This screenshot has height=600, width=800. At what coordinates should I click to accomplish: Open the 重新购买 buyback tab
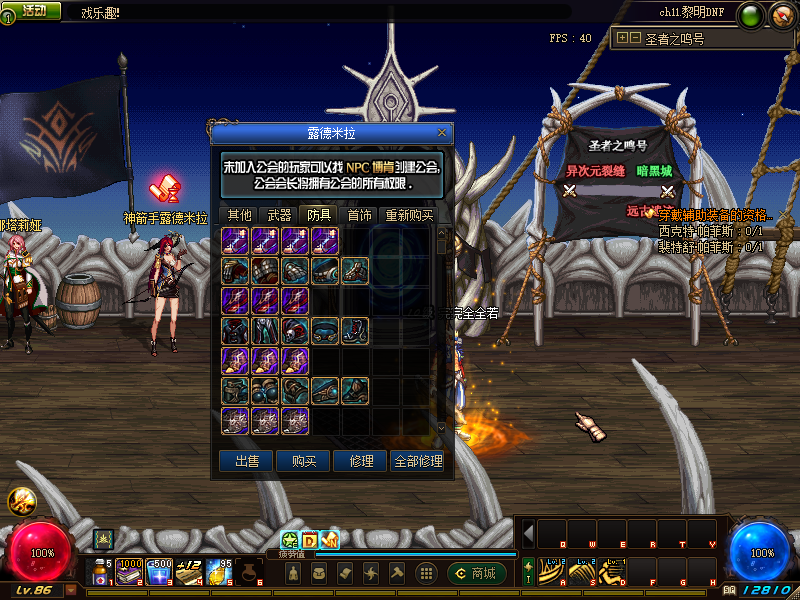click(409, 215)
